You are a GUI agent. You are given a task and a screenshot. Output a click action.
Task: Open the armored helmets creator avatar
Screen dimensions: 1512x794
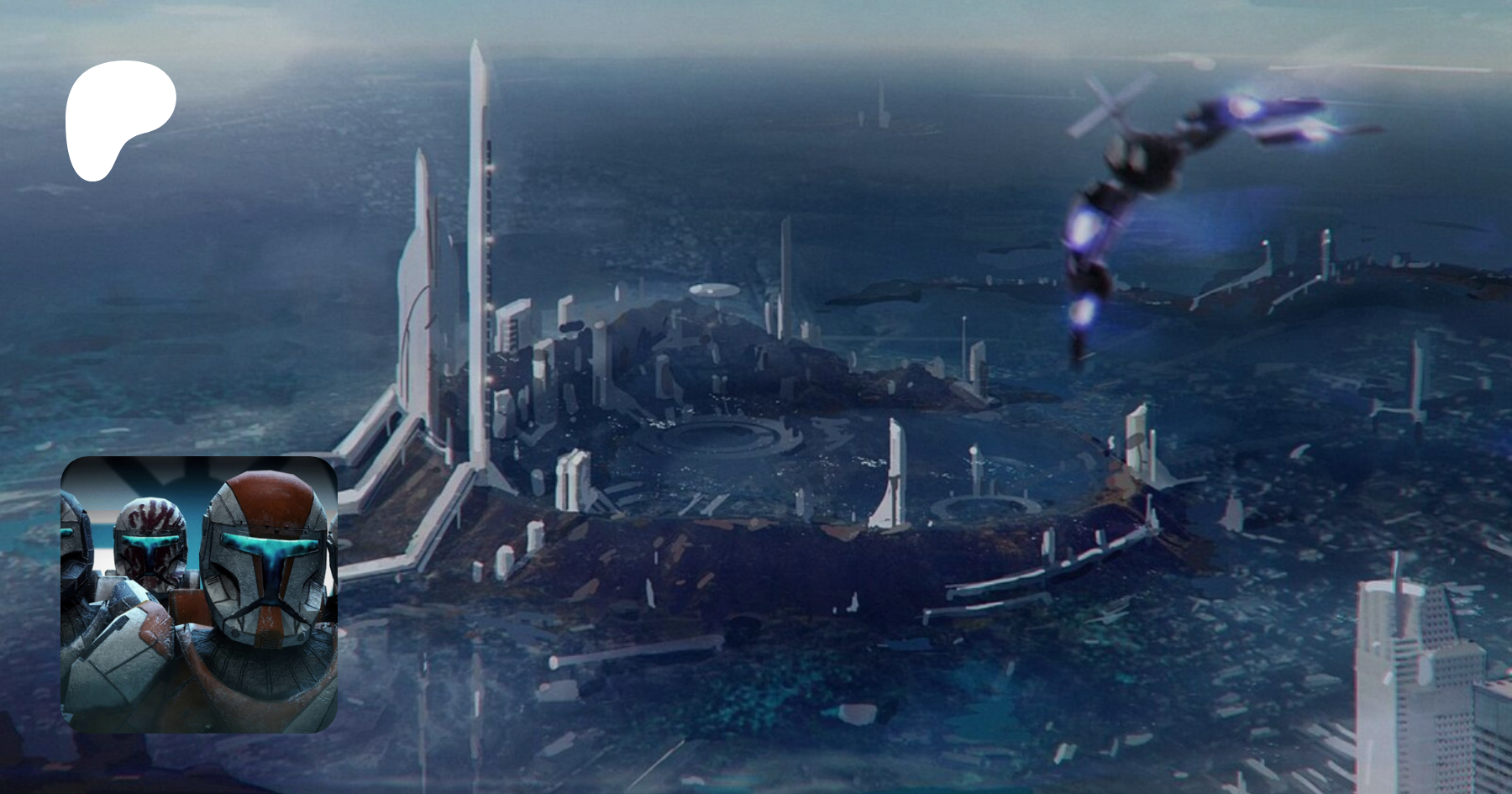coord(199,594)
